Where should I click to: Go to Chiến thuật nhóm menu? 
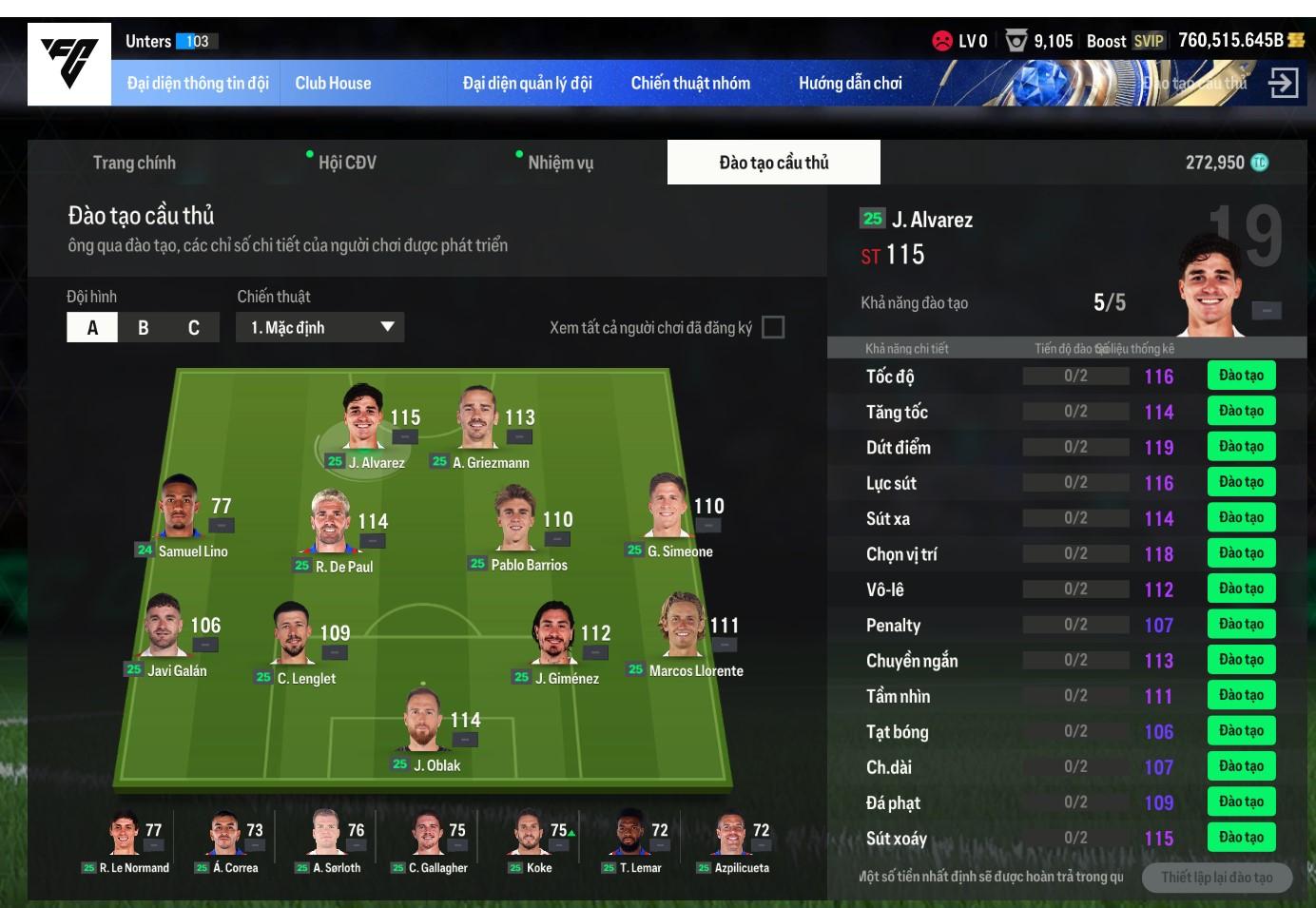click(690, 84)
